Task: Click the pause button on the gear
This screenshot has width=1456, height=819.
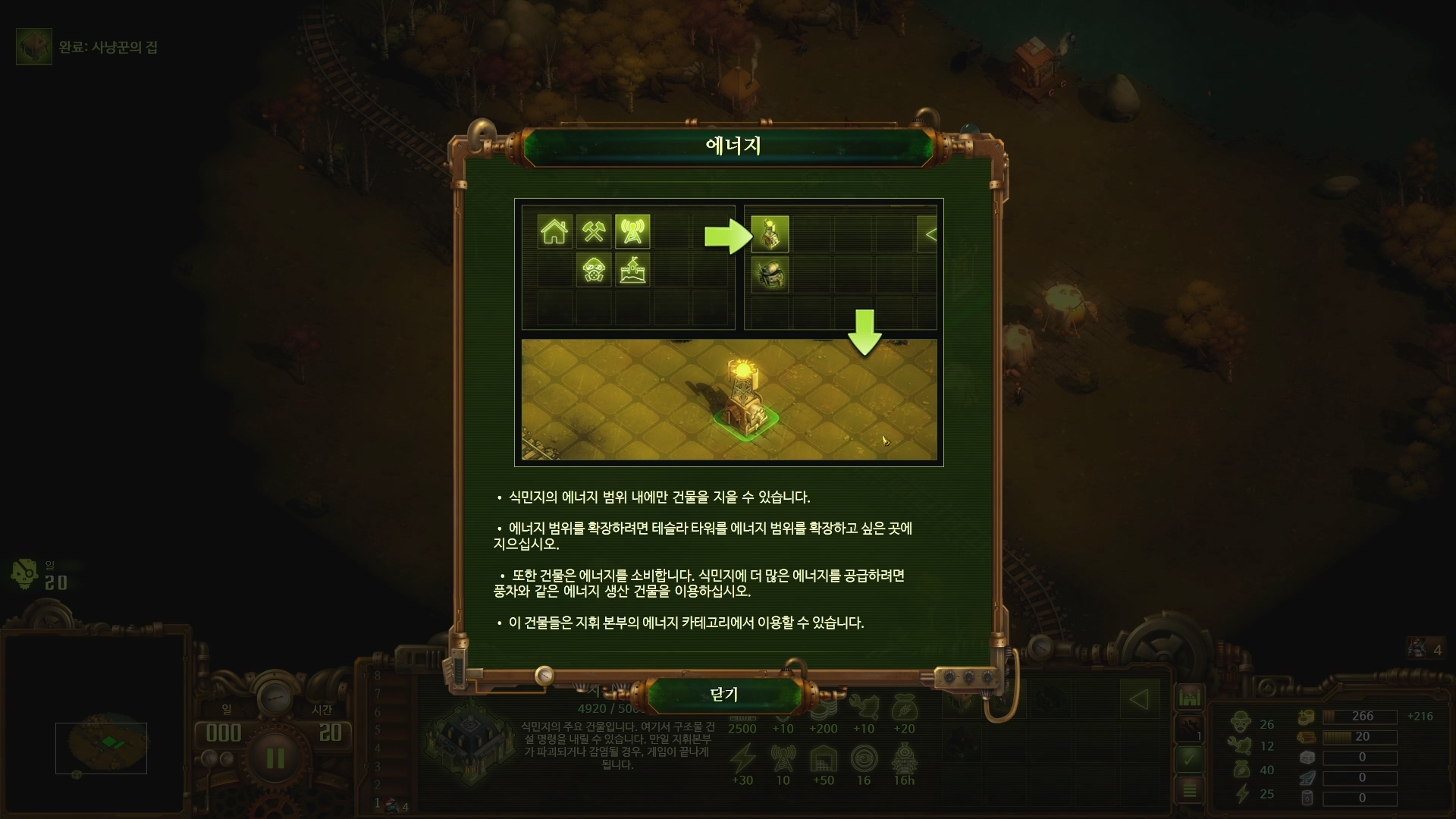Action: [x=275, y=758]
